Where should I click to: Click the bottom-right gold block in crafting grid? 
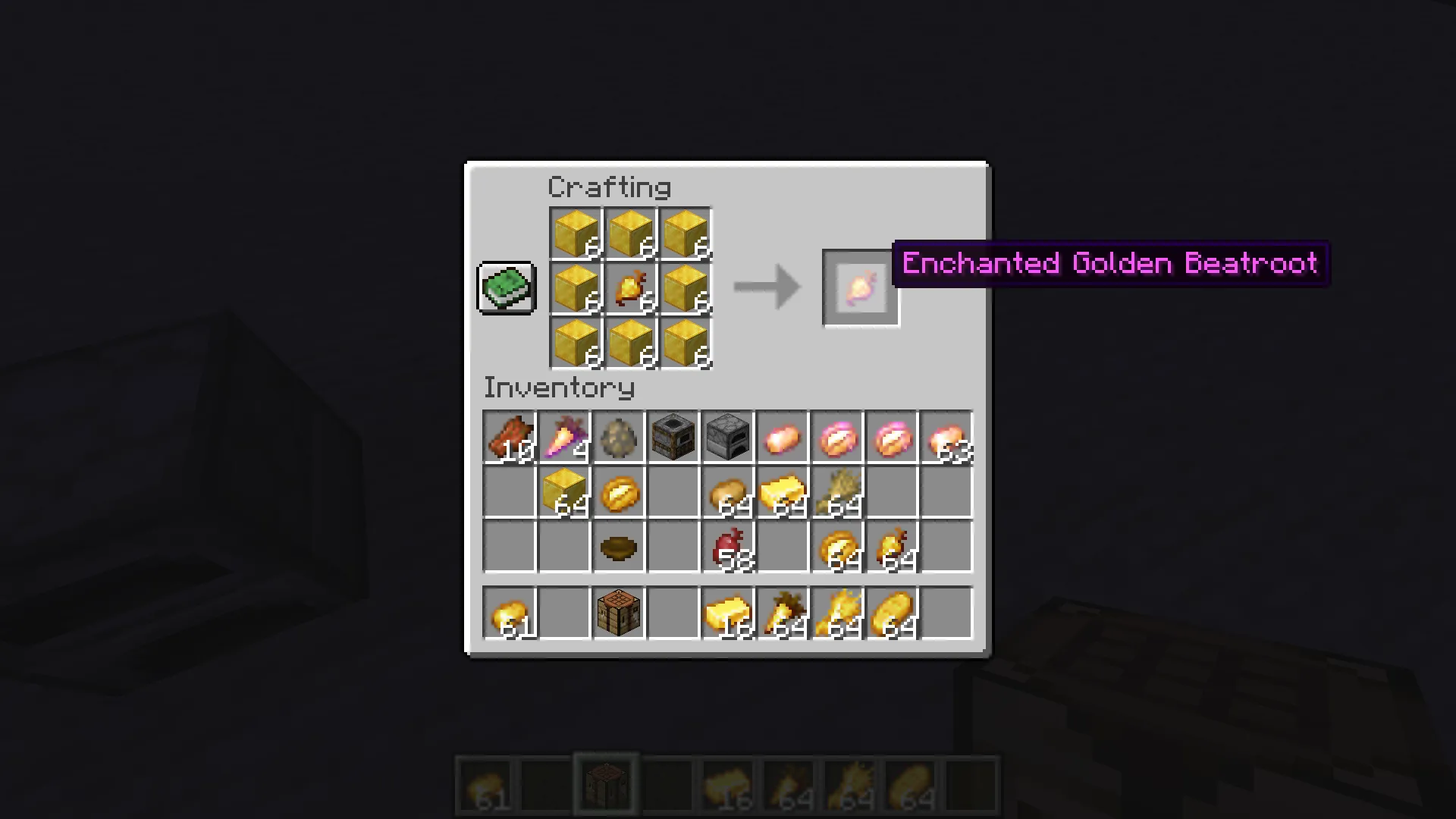(x=686, y=342)
